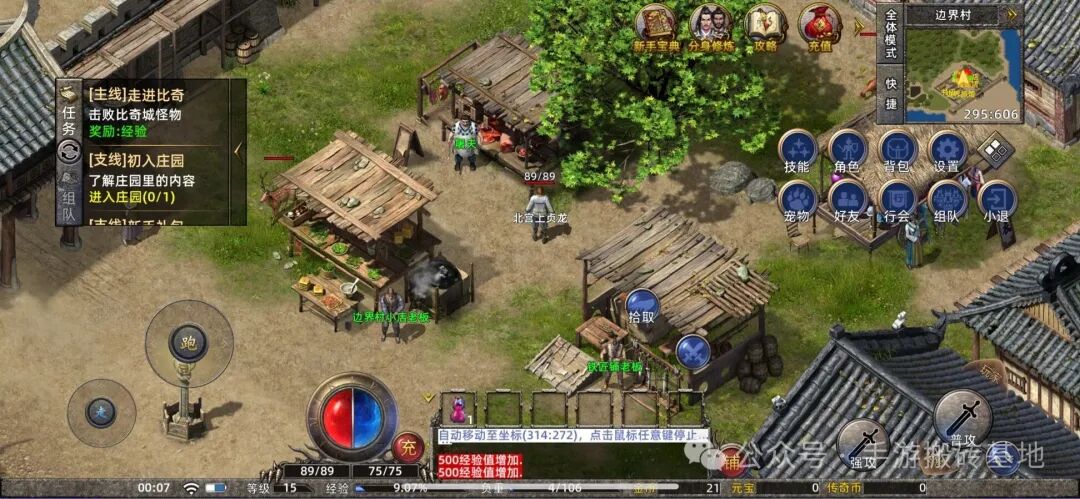Open the 设置 settings menu
The height and width of the screenshot is (499, 1080).
pos(946,150)
